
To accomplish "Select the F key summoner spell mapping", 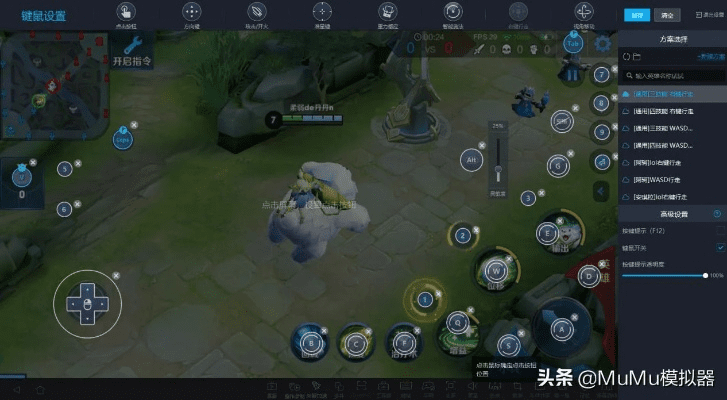I will (x=402, y=339).
